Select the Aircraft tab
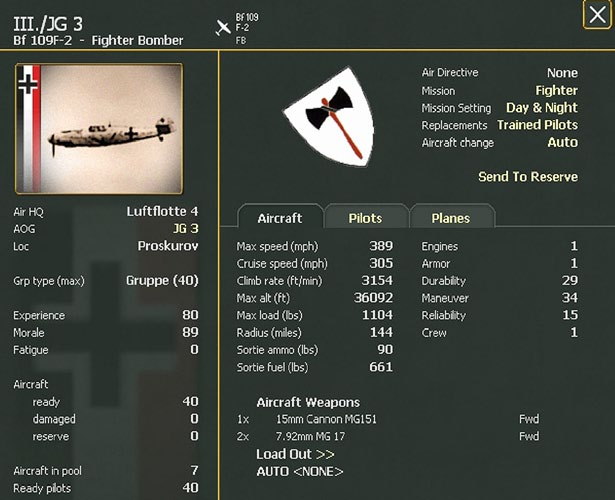Viewport: 615px width, 500px height. (280, 218)
